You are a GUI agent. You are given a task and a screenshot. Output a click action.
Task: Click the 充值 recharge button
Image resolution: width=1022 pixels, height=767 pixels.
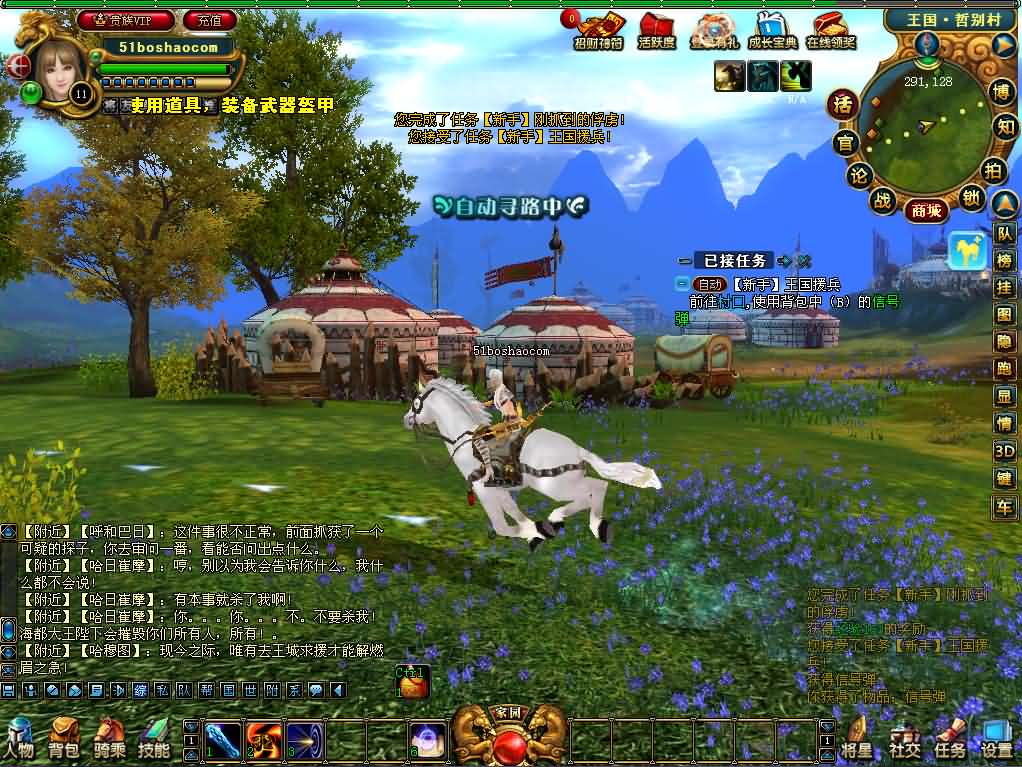click(x=210, y=19)
